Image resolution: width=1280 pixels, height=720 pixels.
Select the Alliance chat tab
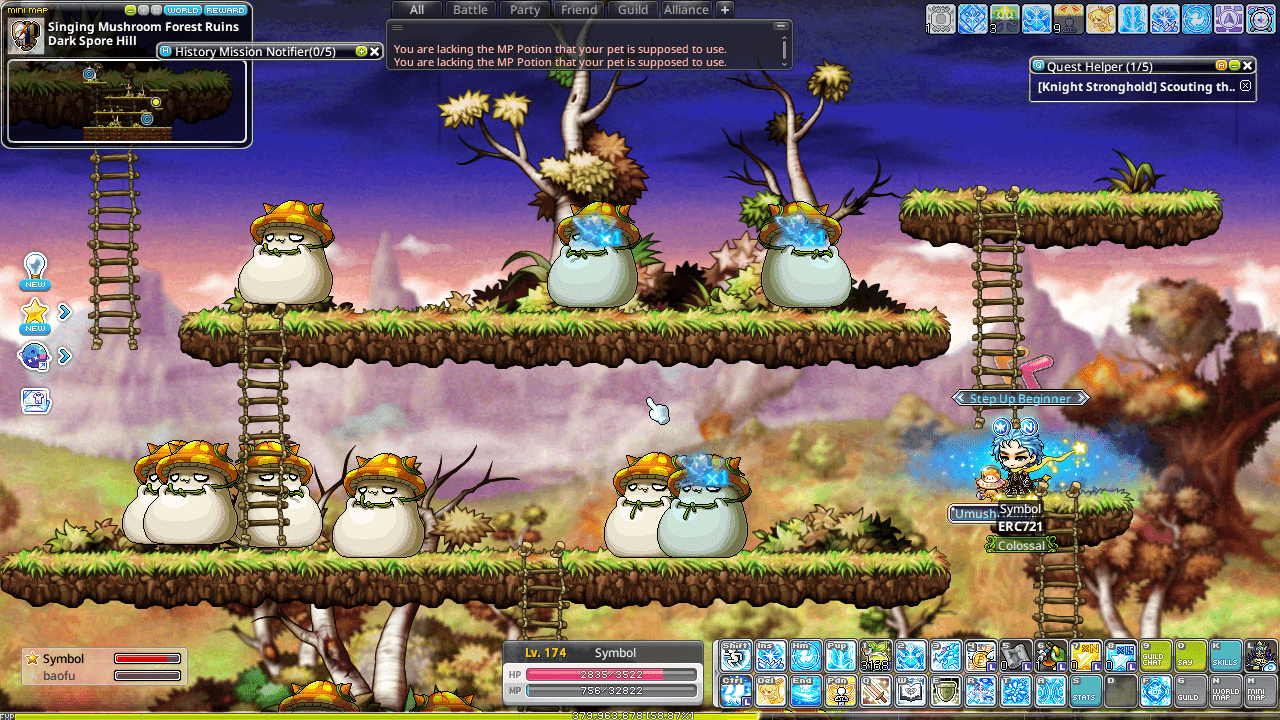point(686,9)
